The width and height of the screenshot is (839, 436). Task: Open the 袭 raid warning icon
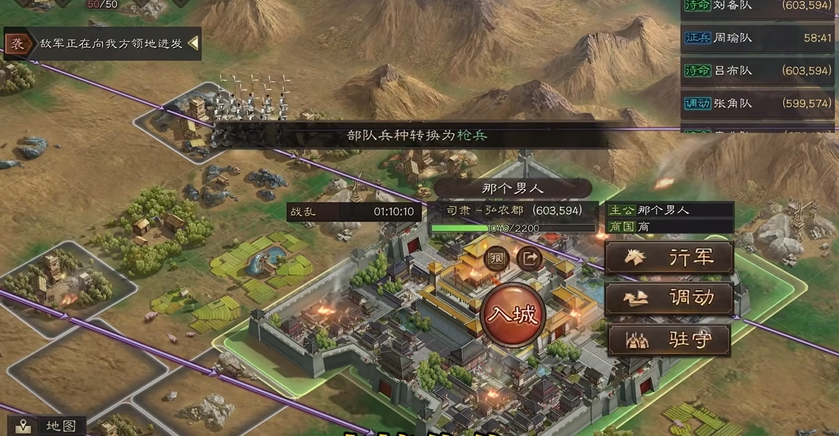click(x=16, y=44)
